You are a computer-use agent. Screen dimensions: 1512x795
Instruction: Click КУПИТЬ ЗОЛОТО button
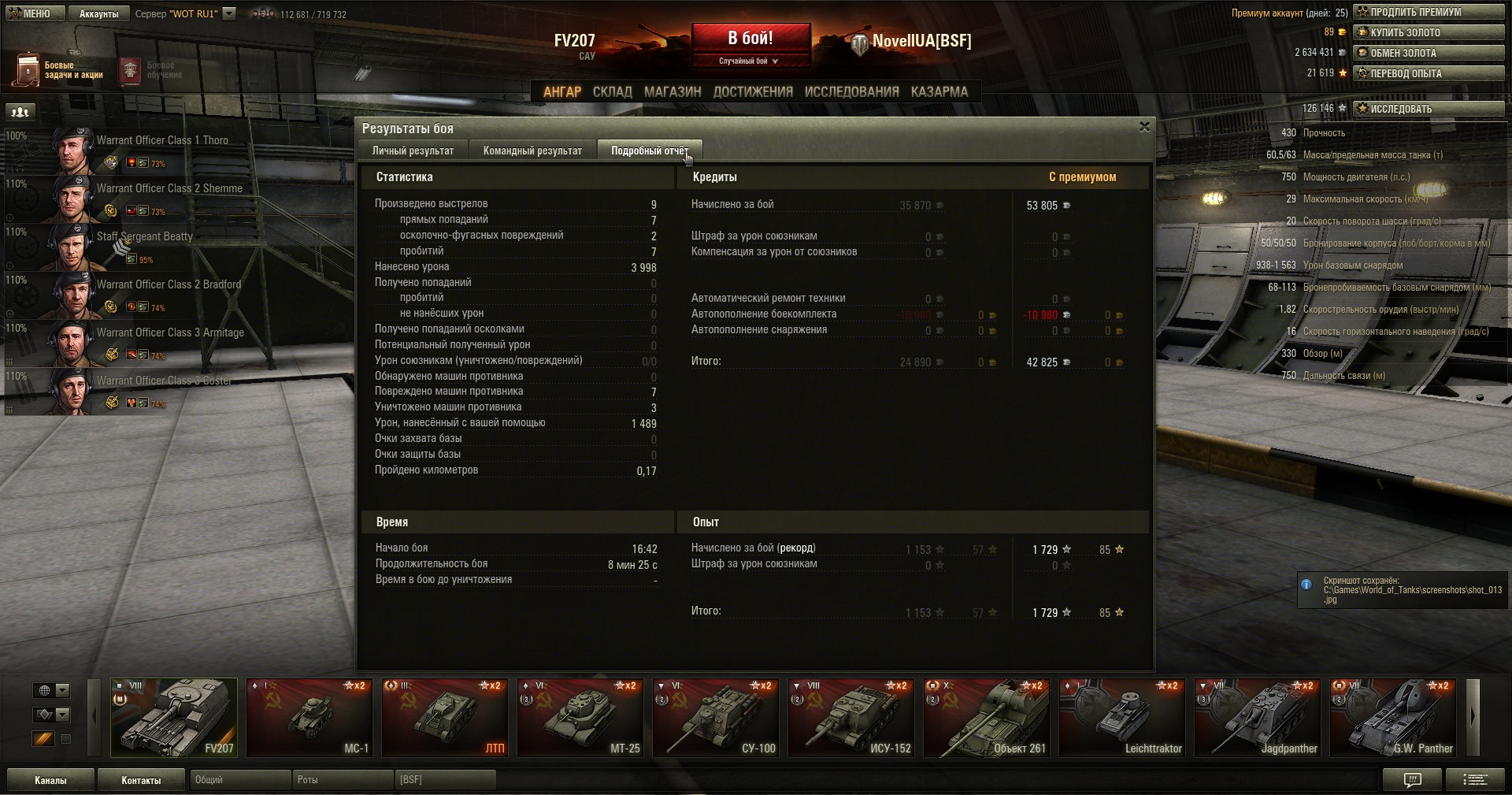click(1428, 32)
